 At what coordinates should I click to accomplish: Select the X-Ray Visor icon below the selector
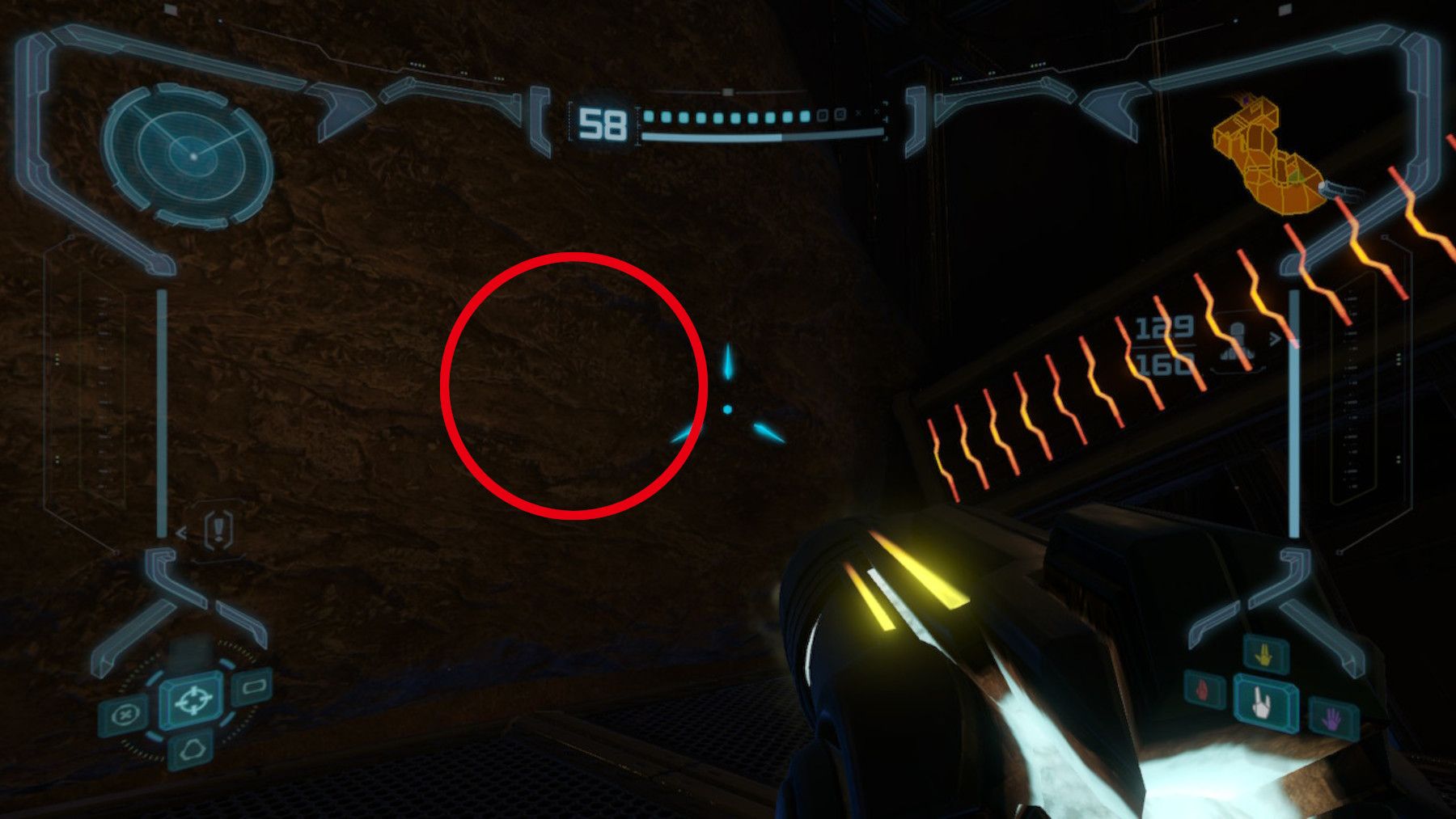click(193, 749)
